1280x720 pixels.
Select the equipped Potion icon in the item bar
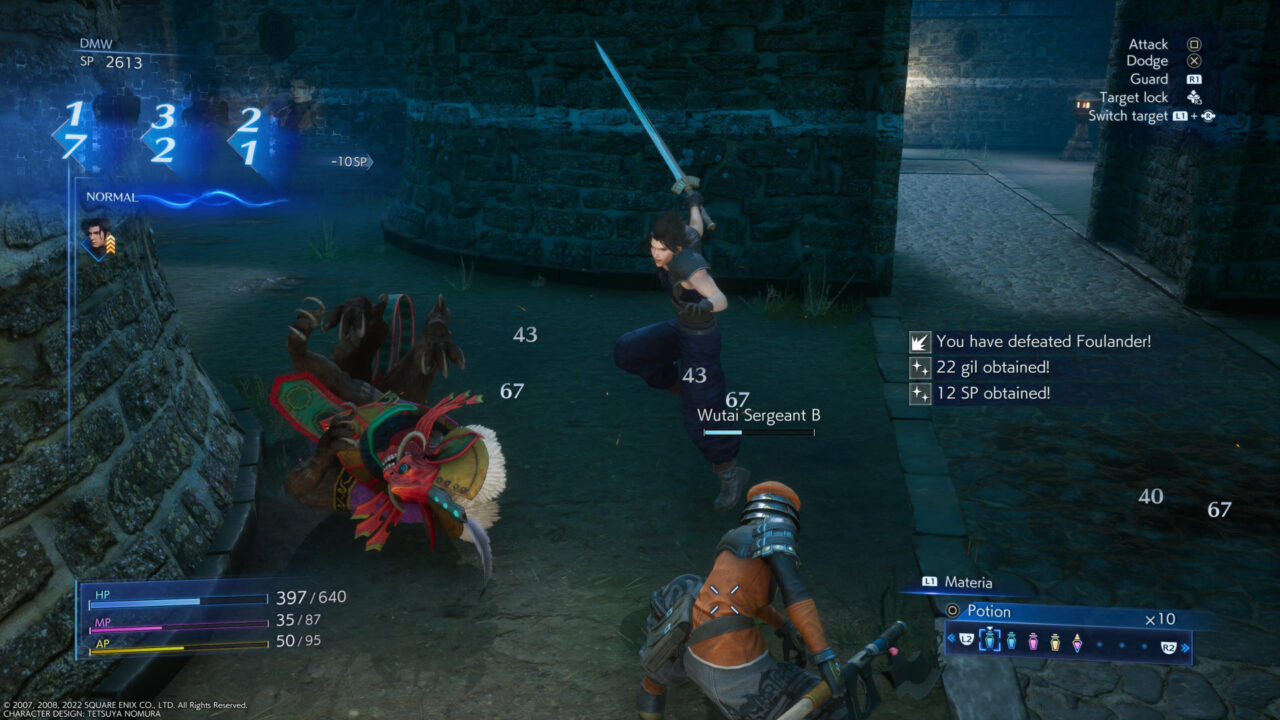[x=990, y=641]
